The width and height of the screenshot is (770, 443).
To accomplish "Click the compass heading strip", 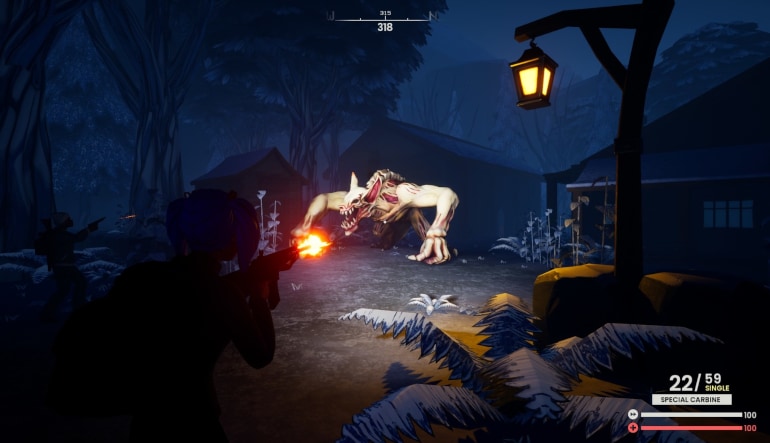I will tap(385, 18).
